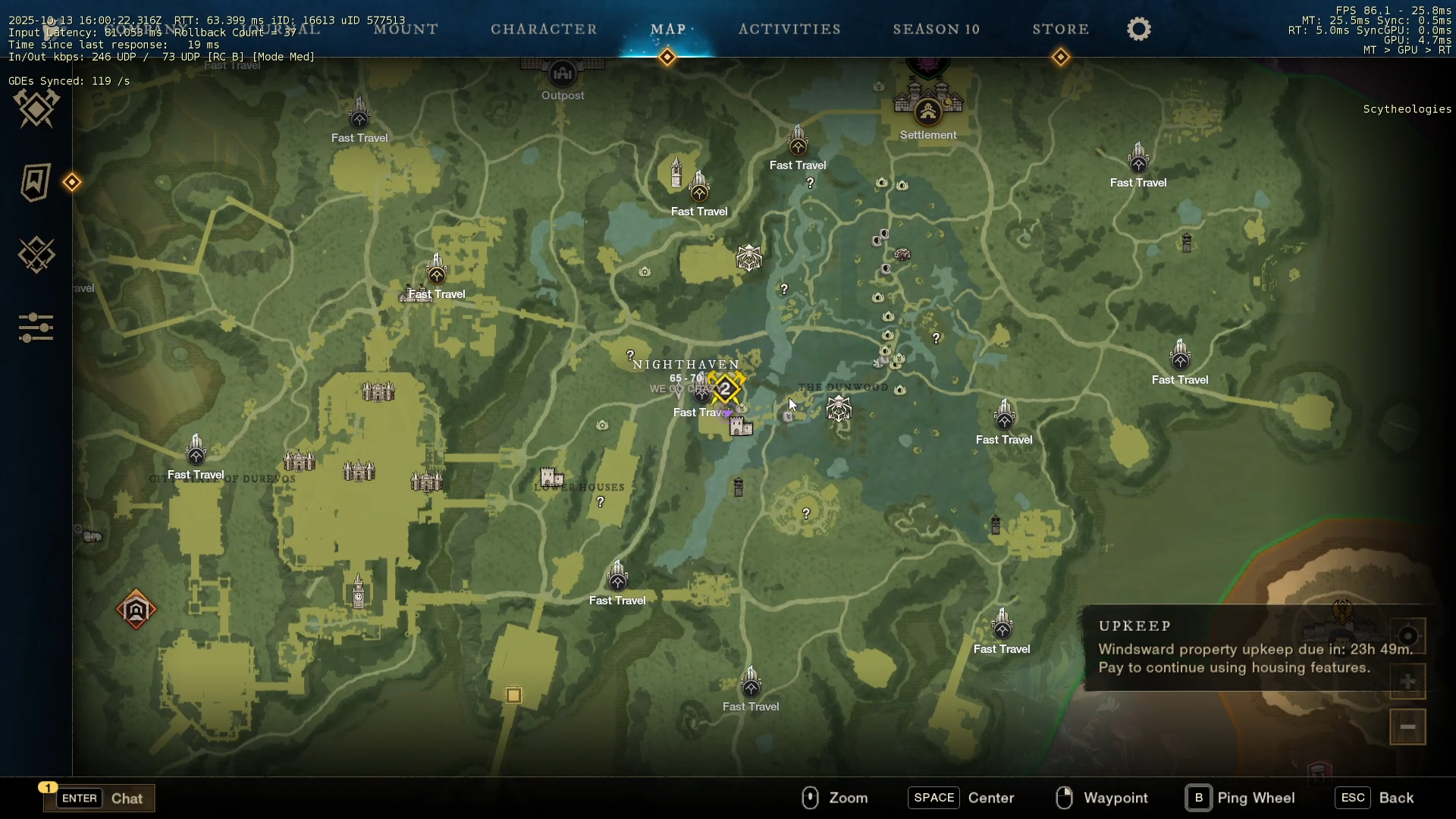Click the yellow square map marker
This screenshot has height=819, width=1456.
click(x=514, y=695)
